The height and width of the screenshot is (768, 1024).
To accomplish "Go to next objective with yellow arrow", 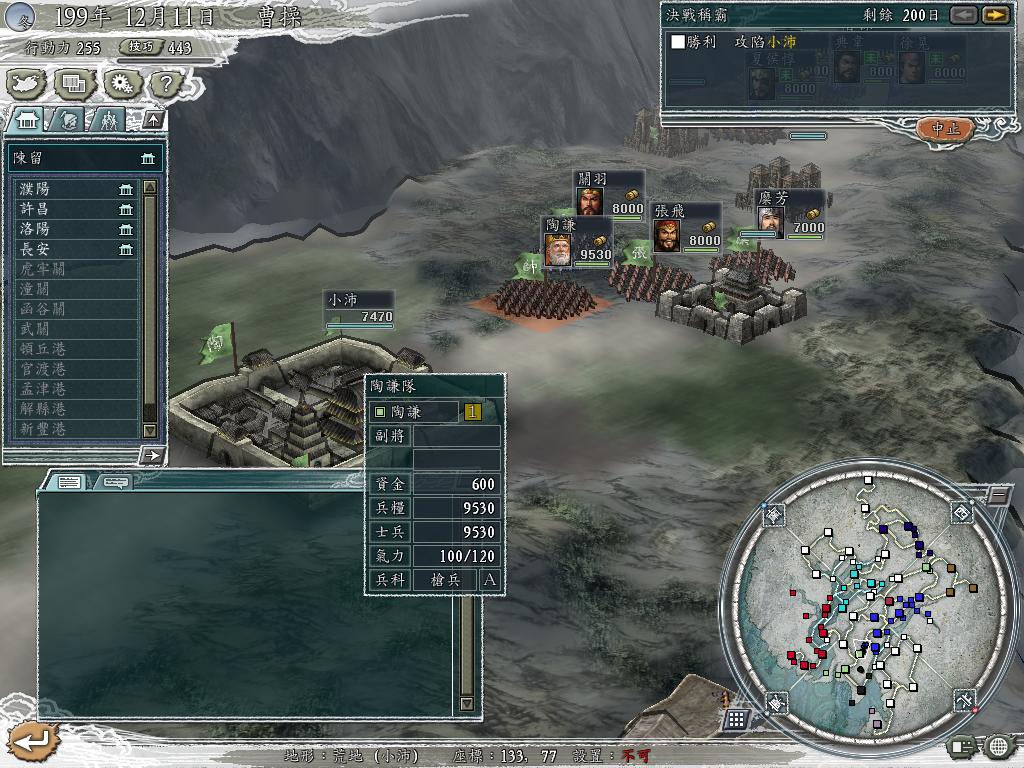I will [994, 15].
